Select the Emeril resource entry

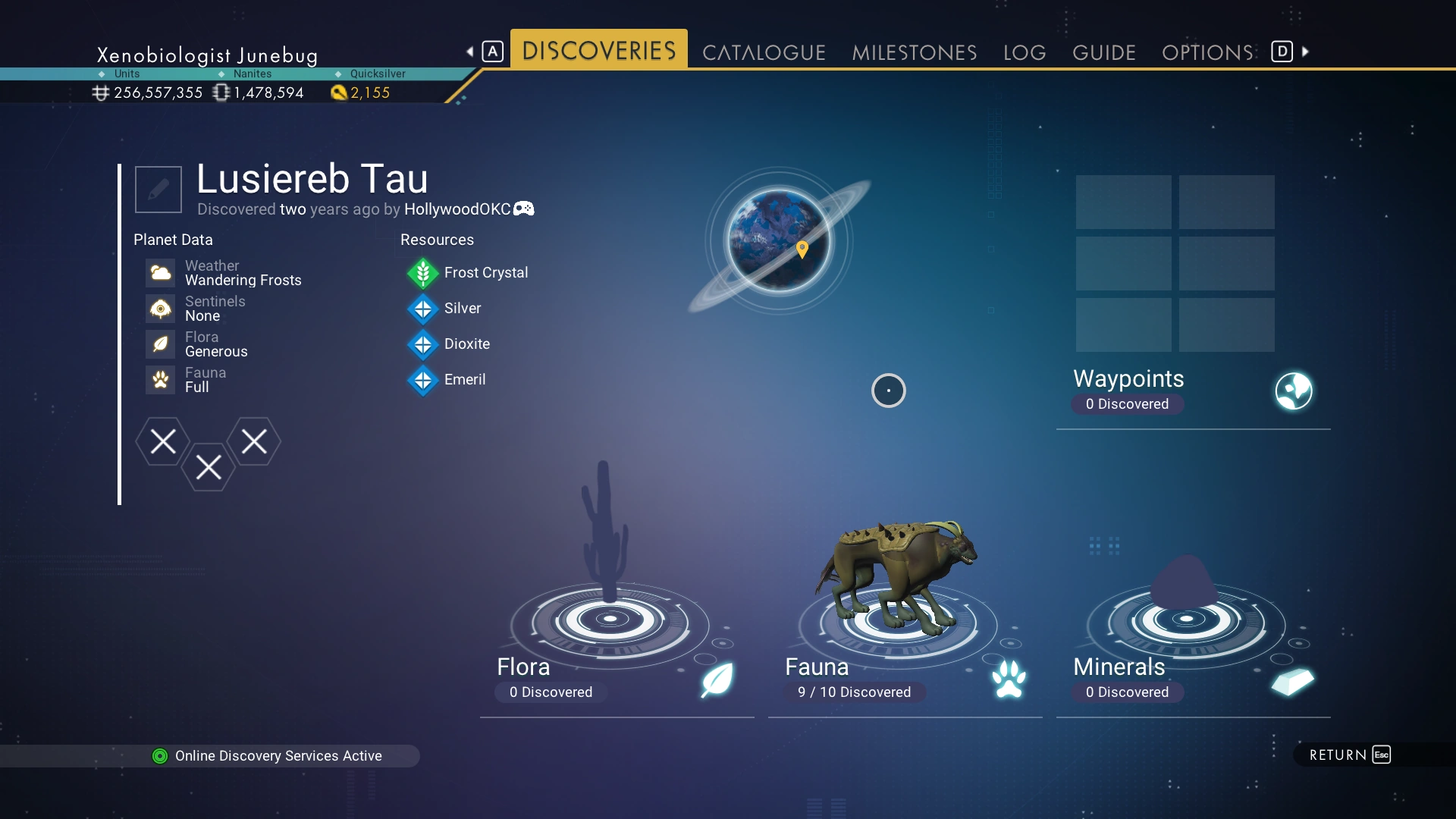click(x=464, y=379)
